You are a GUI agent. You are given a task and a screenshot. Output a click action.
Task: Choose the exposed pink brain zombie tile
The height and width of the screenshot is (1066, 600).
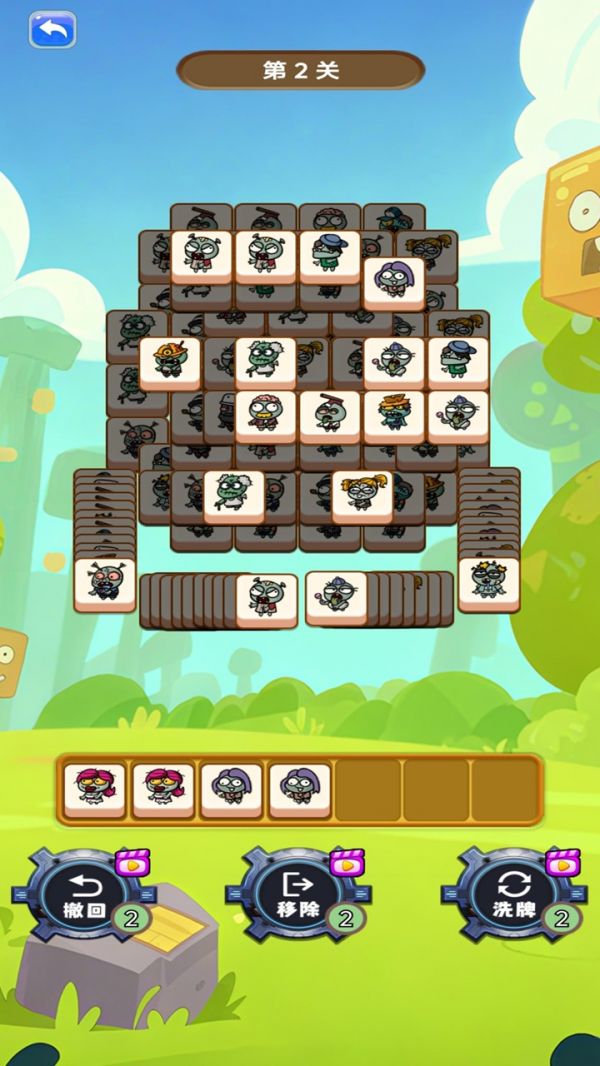(265, 415)
